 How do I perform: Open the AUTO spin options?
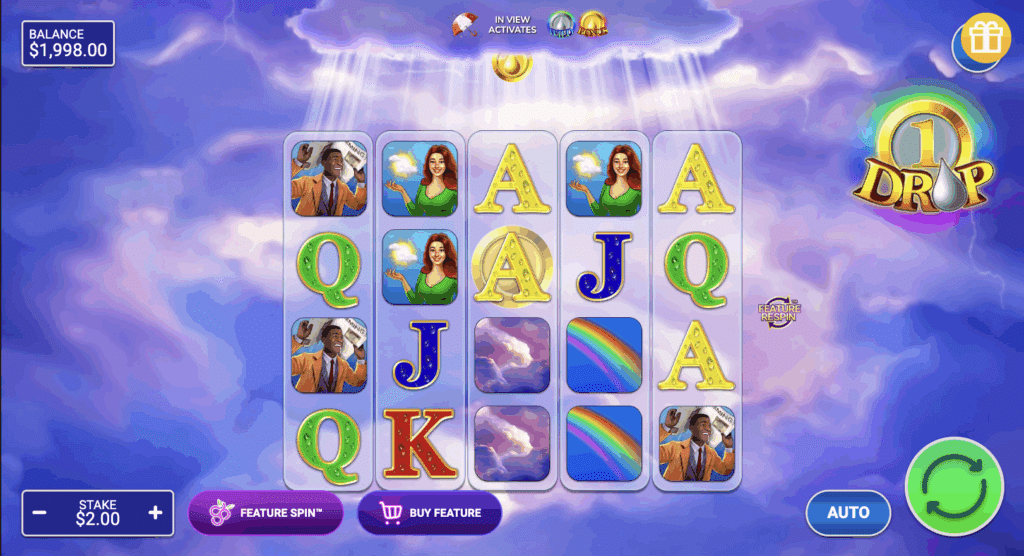click(848, 512)
